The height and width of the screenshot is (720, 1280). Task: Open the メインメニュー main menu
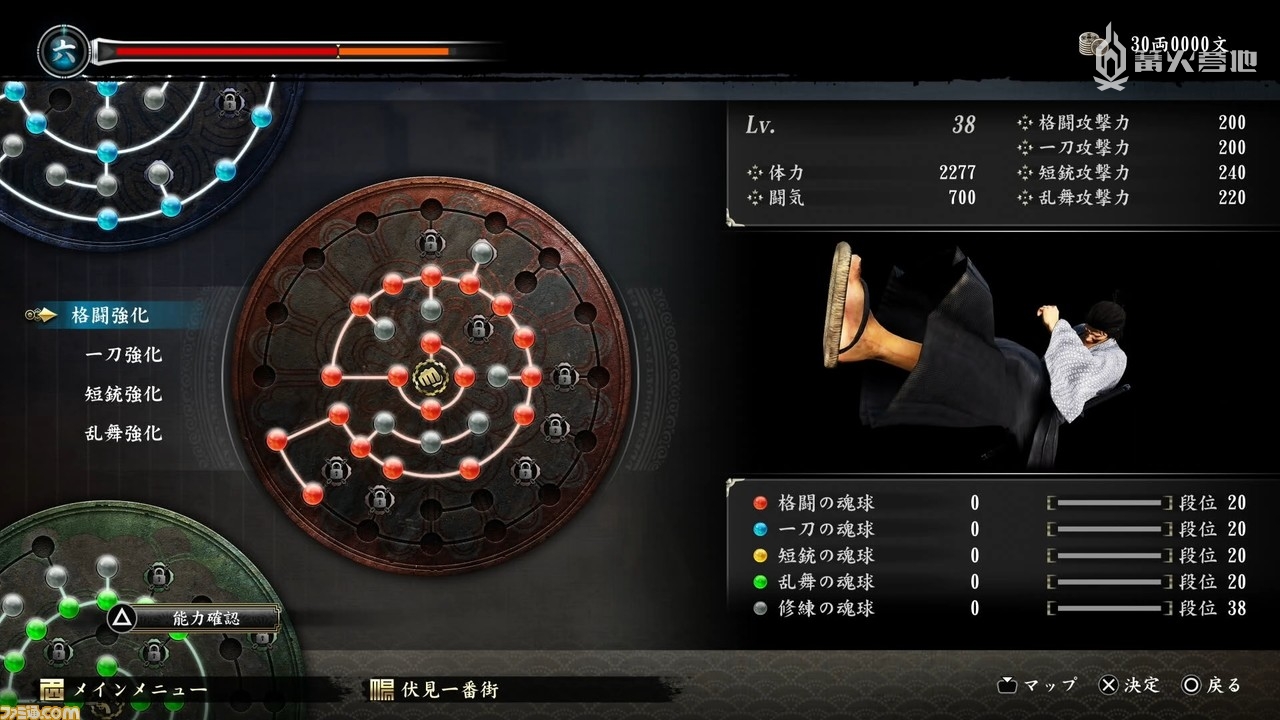pos(123,690)
